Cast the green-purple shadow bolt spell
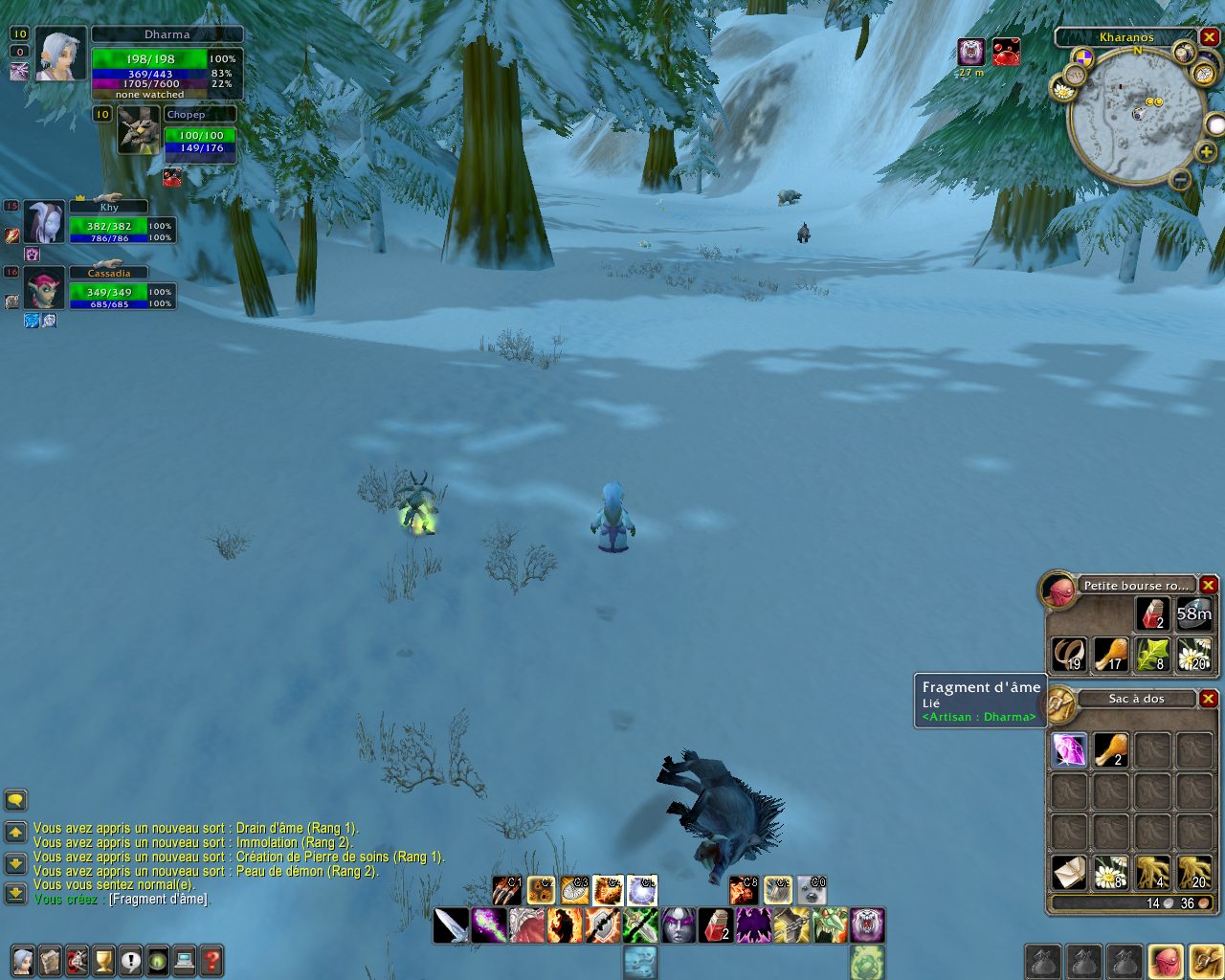Image resolution: width=1225 pixels, height=980 pixels. (489, 925)
